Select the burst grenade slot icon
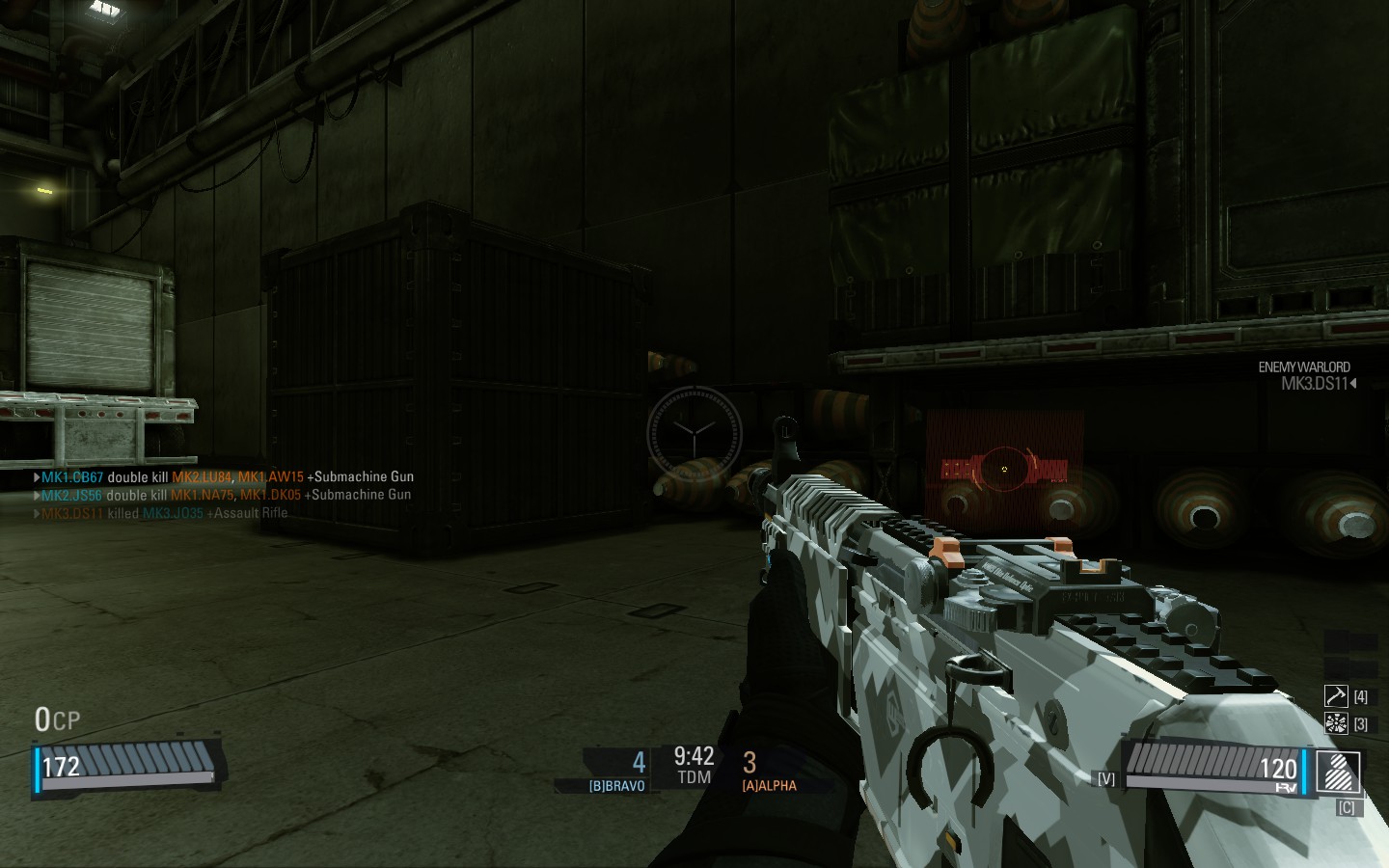The width and height of the screenshot is (1389, 868). point(1336,723)
